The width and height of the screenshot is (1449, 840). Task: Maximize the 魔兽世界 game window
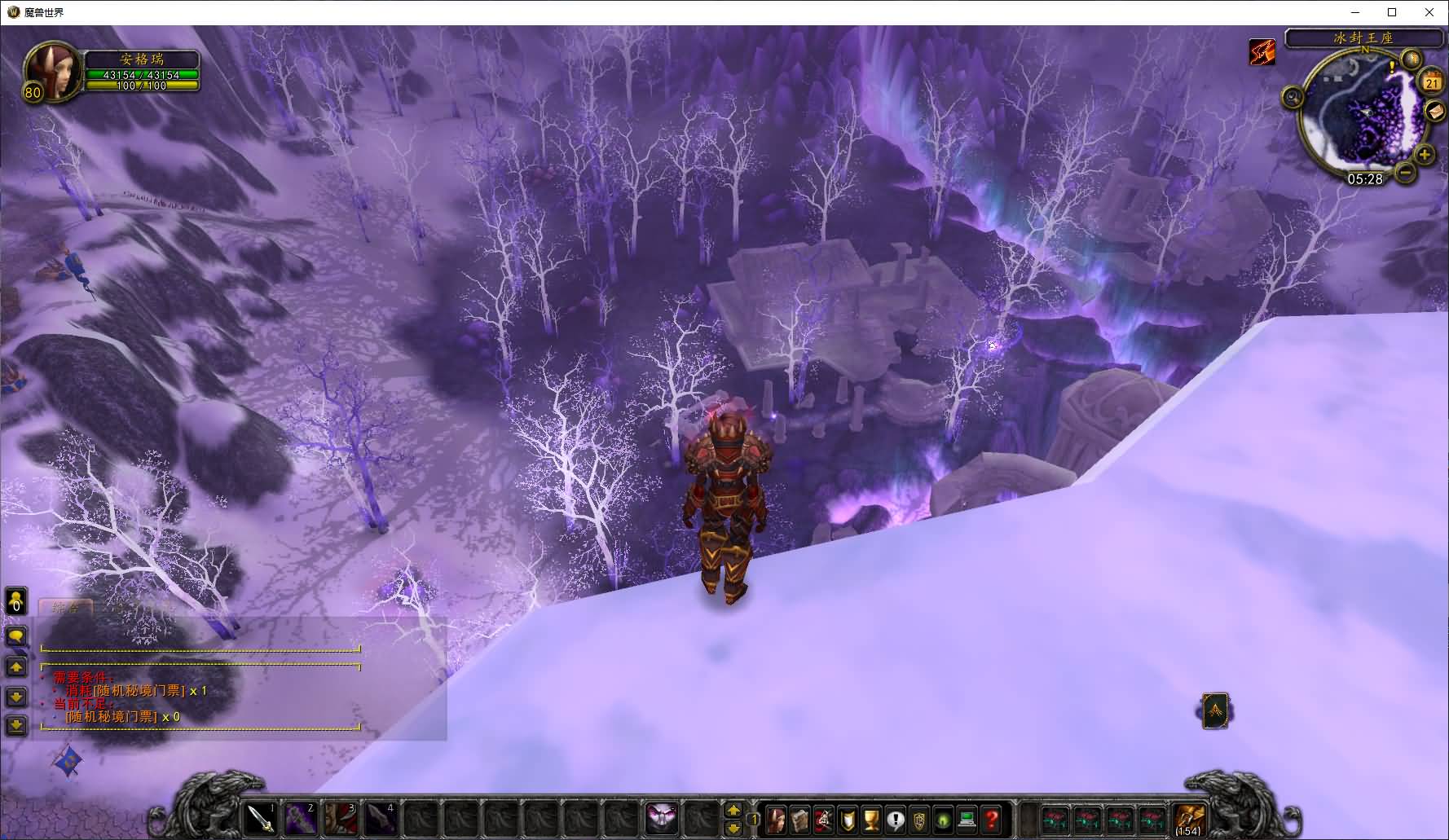coord(1392,12)
